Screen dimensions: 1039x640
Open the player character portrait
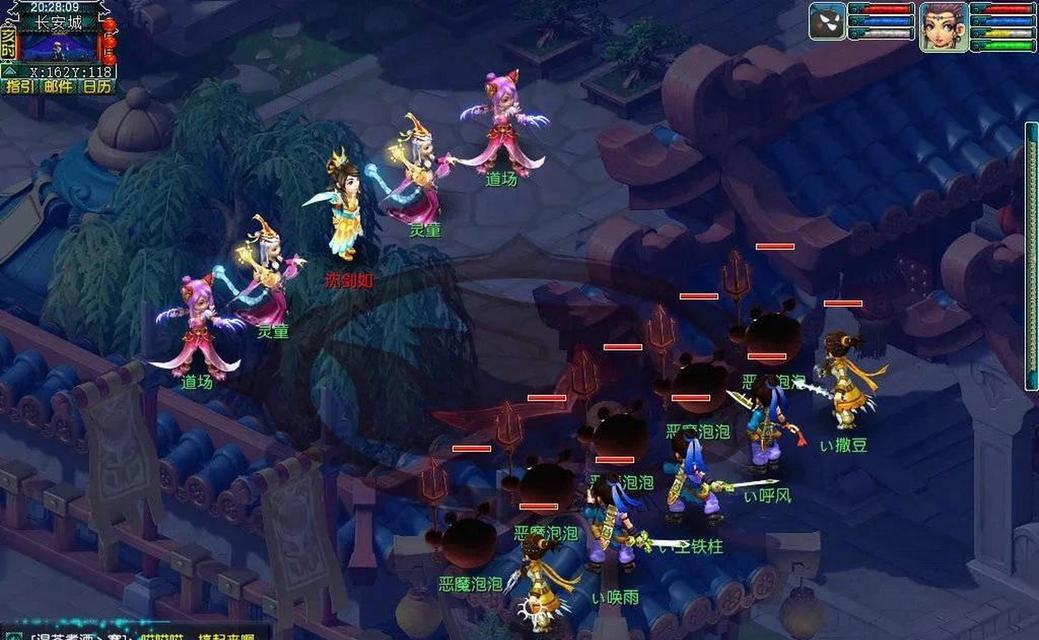tap(943, 26)
